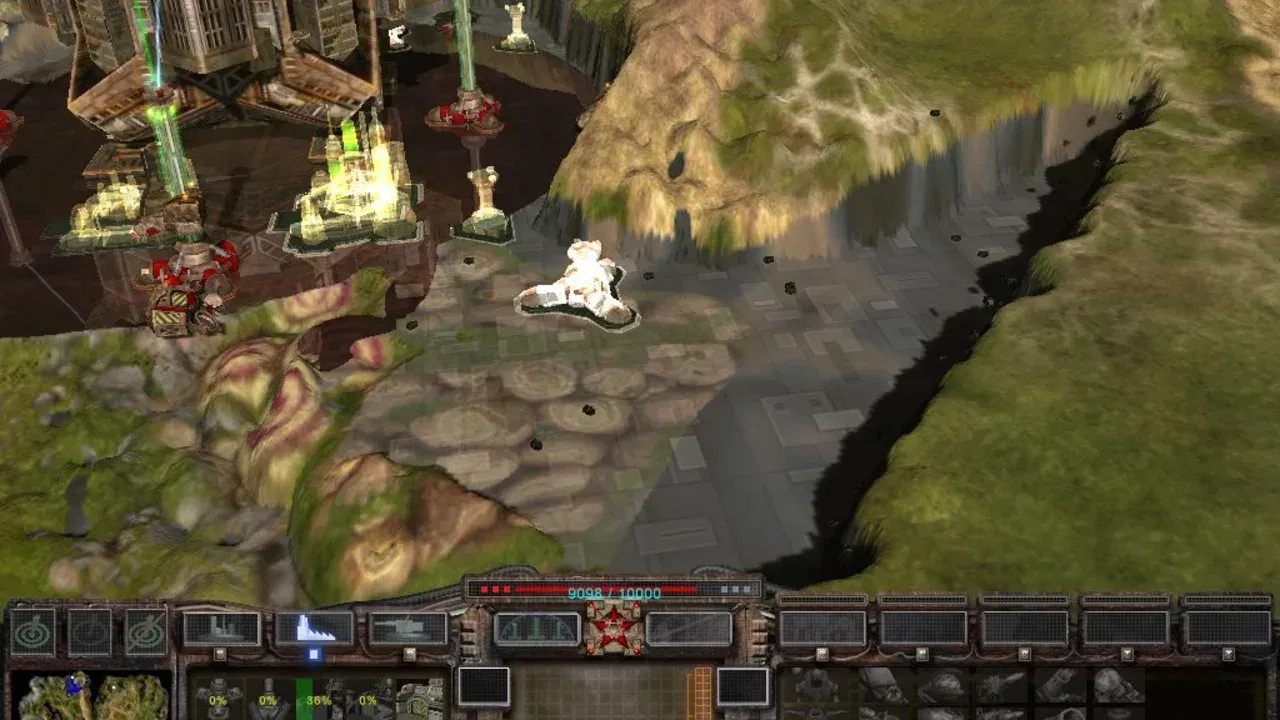Toggle the glowing blue square under center panel

coord(314,654)
